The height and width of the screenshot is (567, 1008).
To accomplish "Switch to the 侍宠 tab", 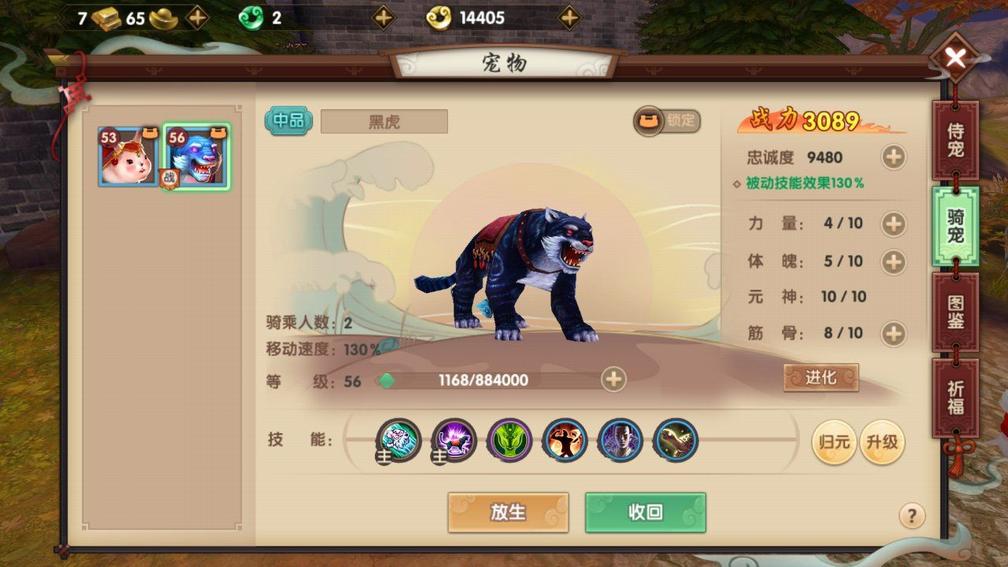I will 955,139.
